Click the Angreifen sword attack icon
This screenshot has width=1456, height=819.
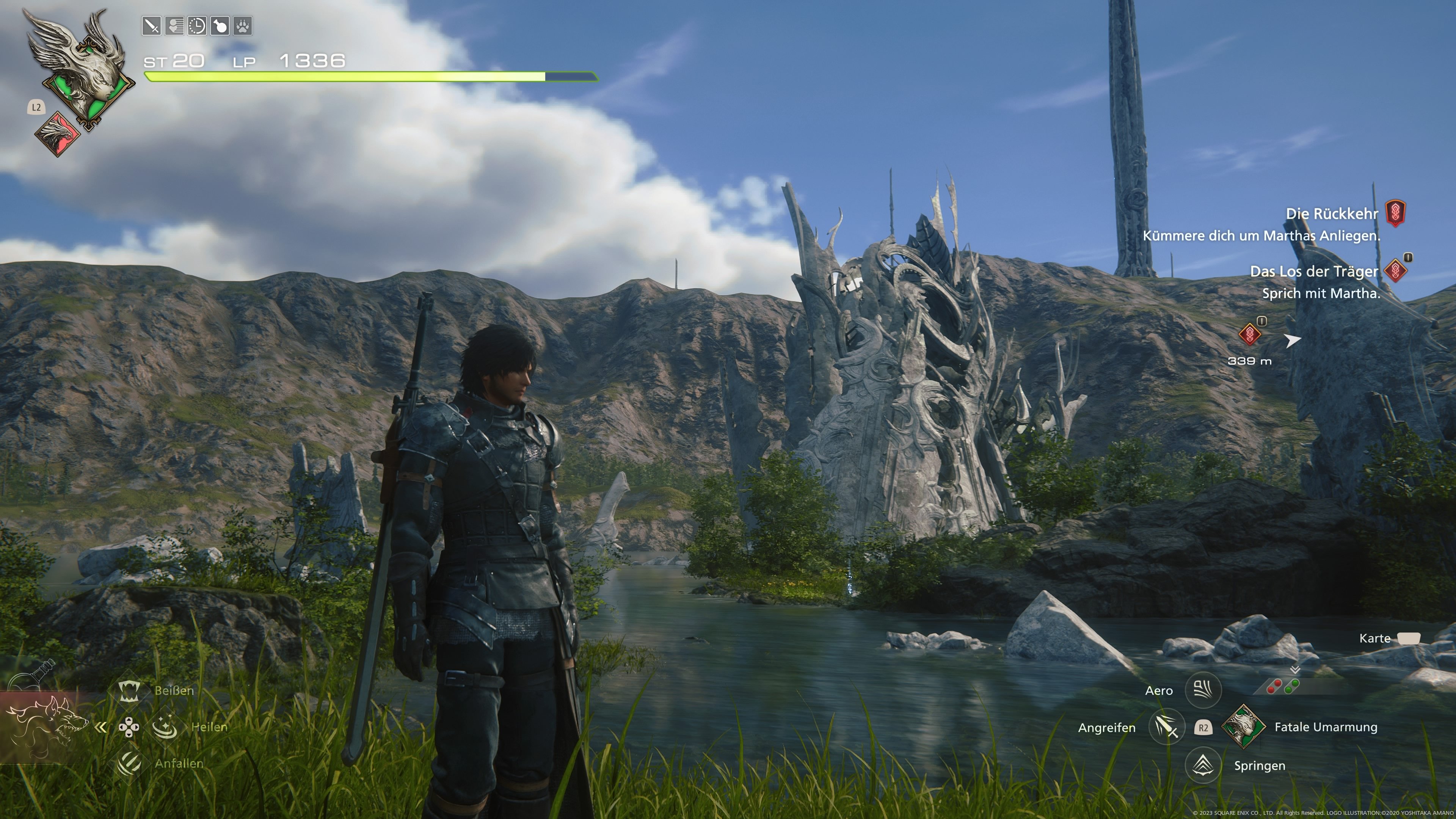(1167, 727)
